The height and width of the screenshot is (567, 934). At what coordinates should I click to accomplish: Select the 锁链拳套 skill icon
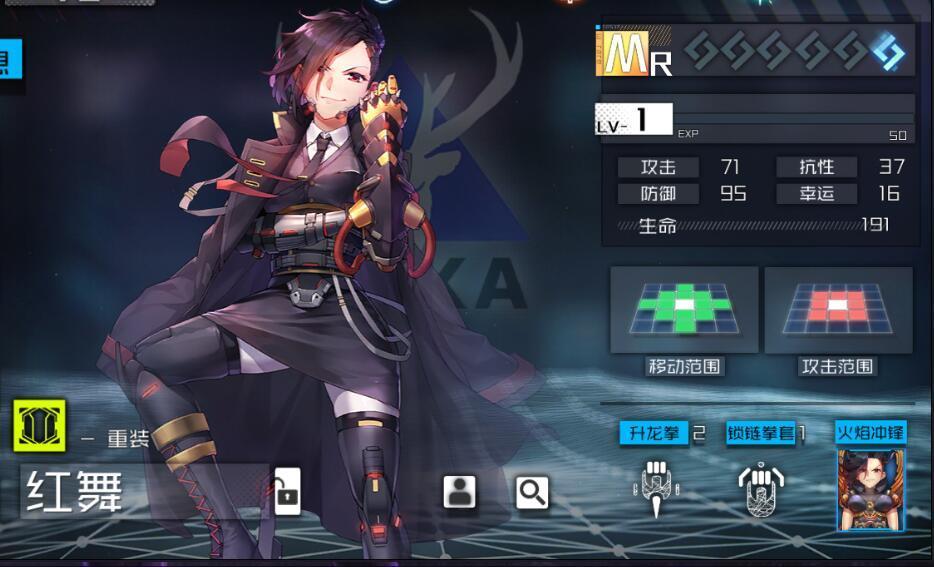coord(761,489)
